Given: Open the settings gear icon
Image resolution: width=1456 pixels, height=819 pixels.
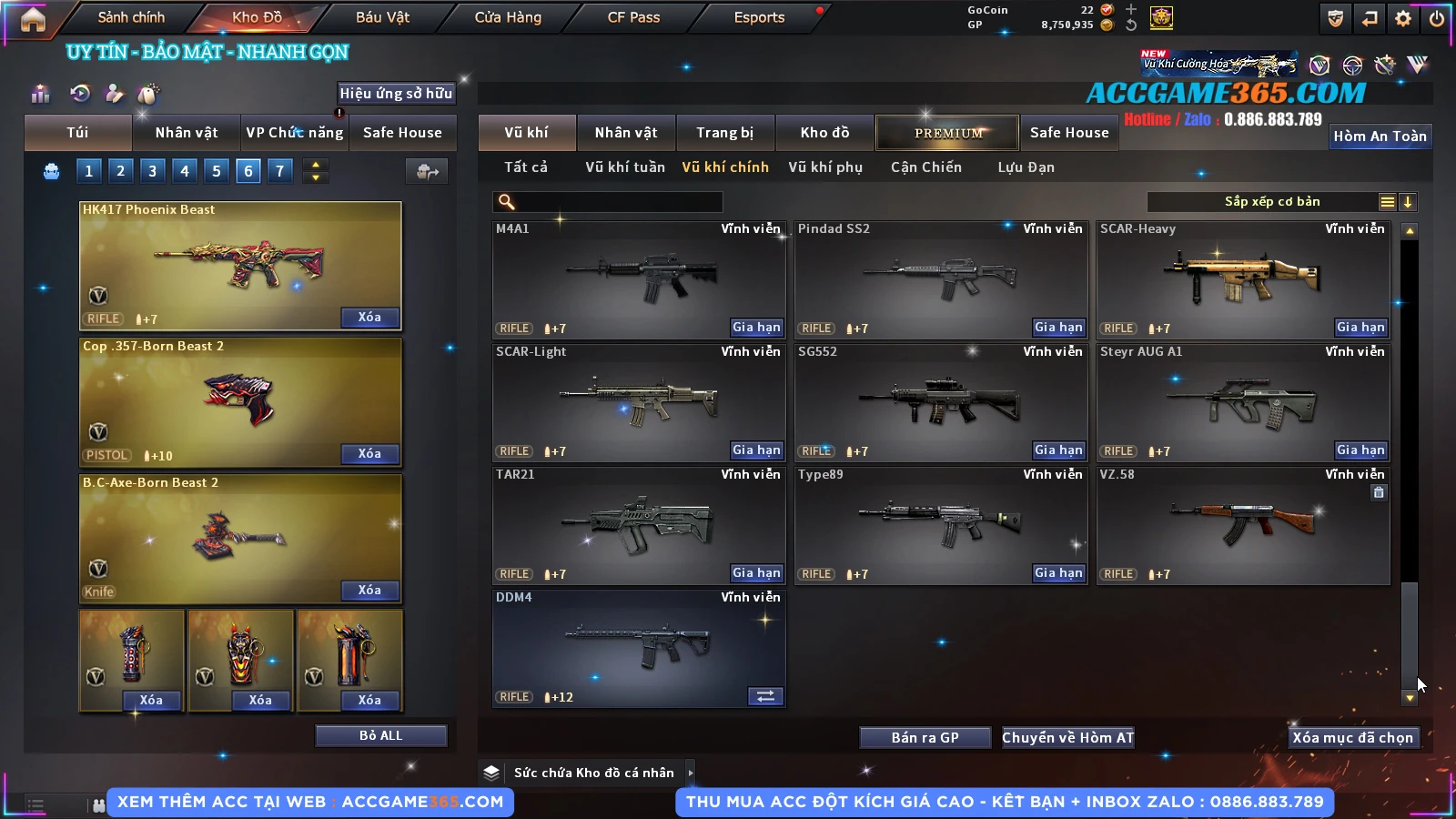Looking at the screenshot, I should point(1403,18).
